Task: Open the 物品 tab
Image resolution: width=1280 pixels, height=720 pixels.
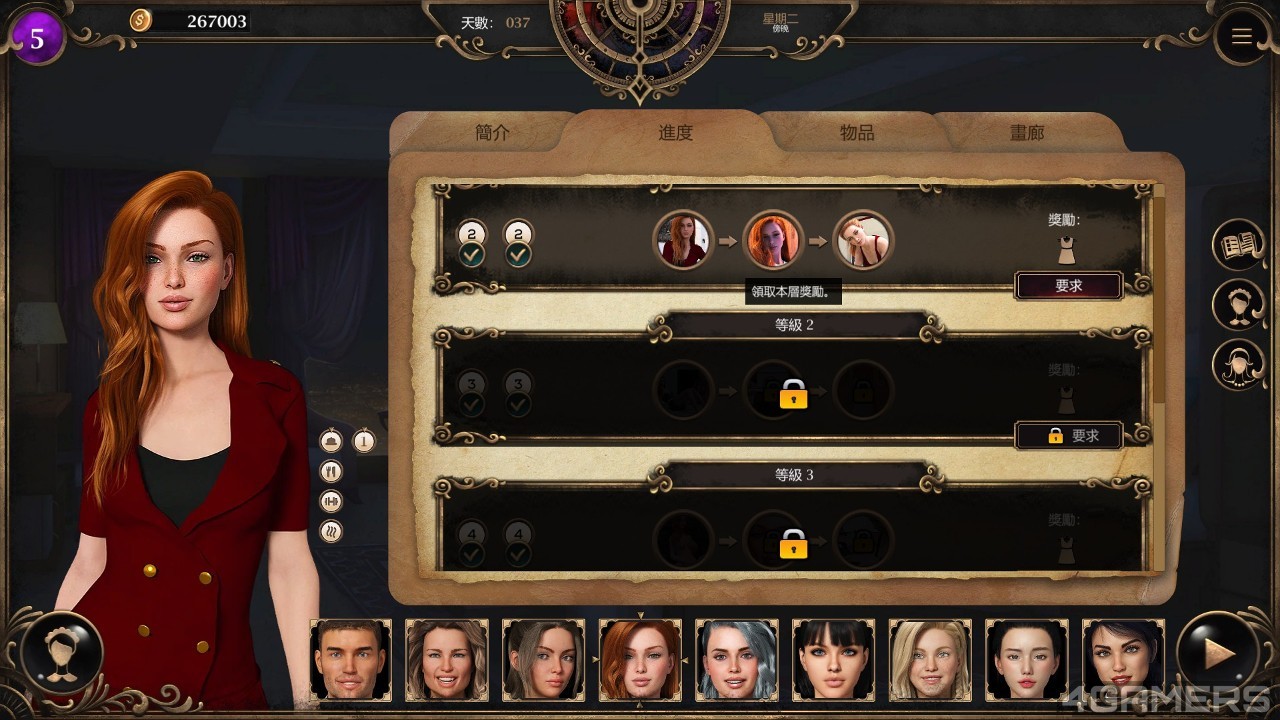Action: [857, 133]
